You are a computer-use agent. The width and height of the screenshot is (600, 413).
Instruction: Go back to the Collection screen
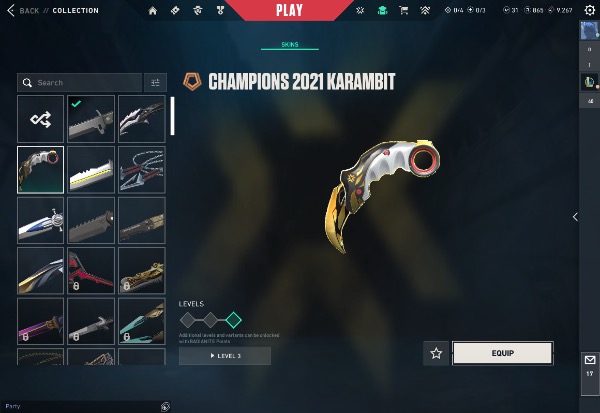pos(29,10)
